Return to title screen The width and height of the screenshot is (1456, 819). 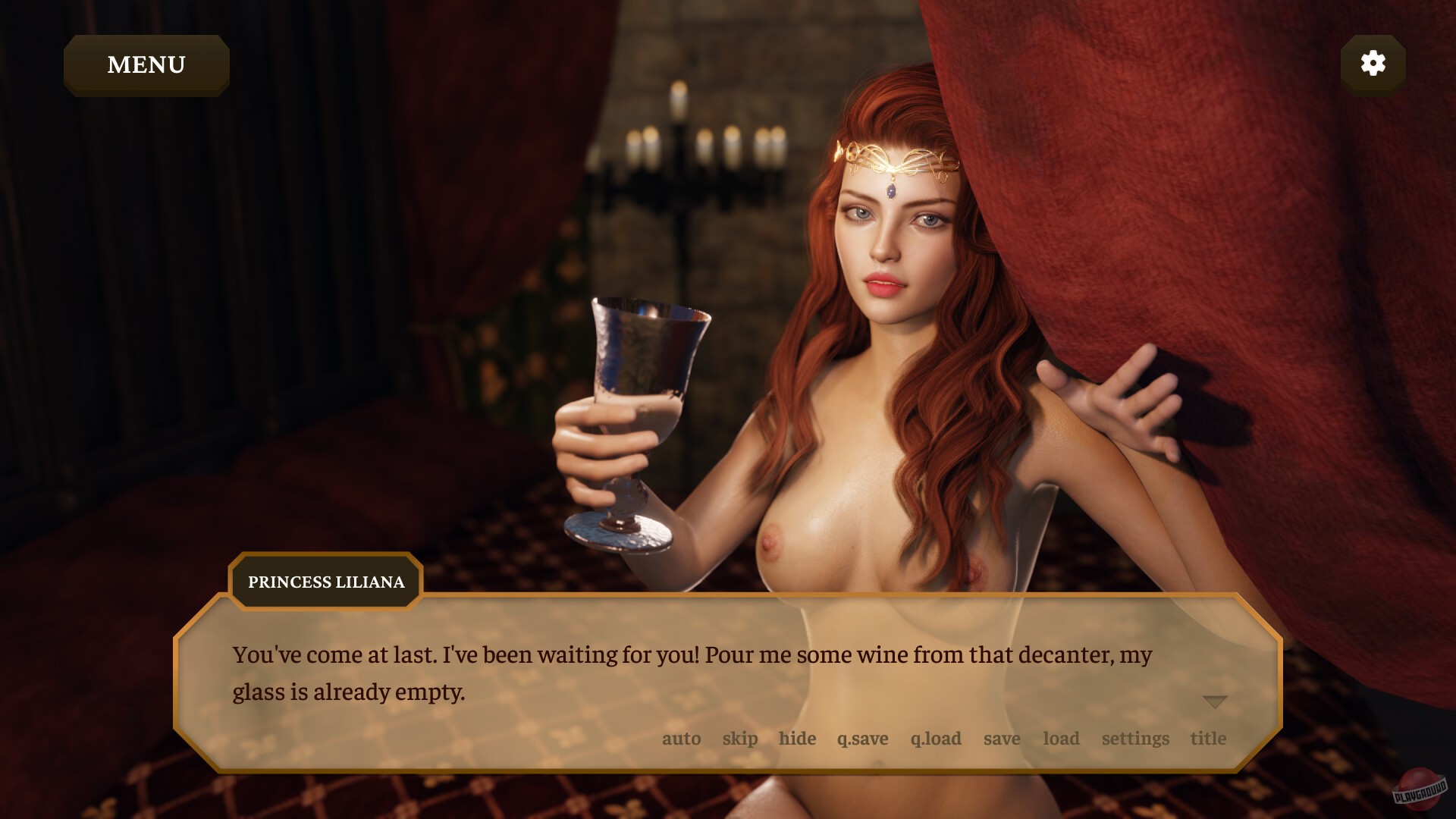(1208, 738)
